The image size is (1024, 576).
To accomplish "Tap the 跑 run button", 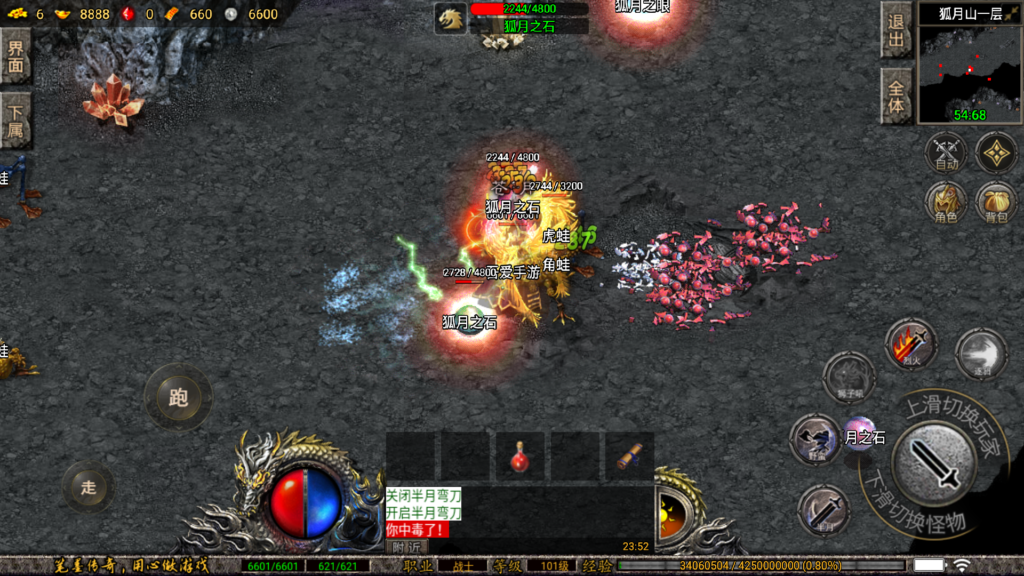I will (x=178, y=398).
